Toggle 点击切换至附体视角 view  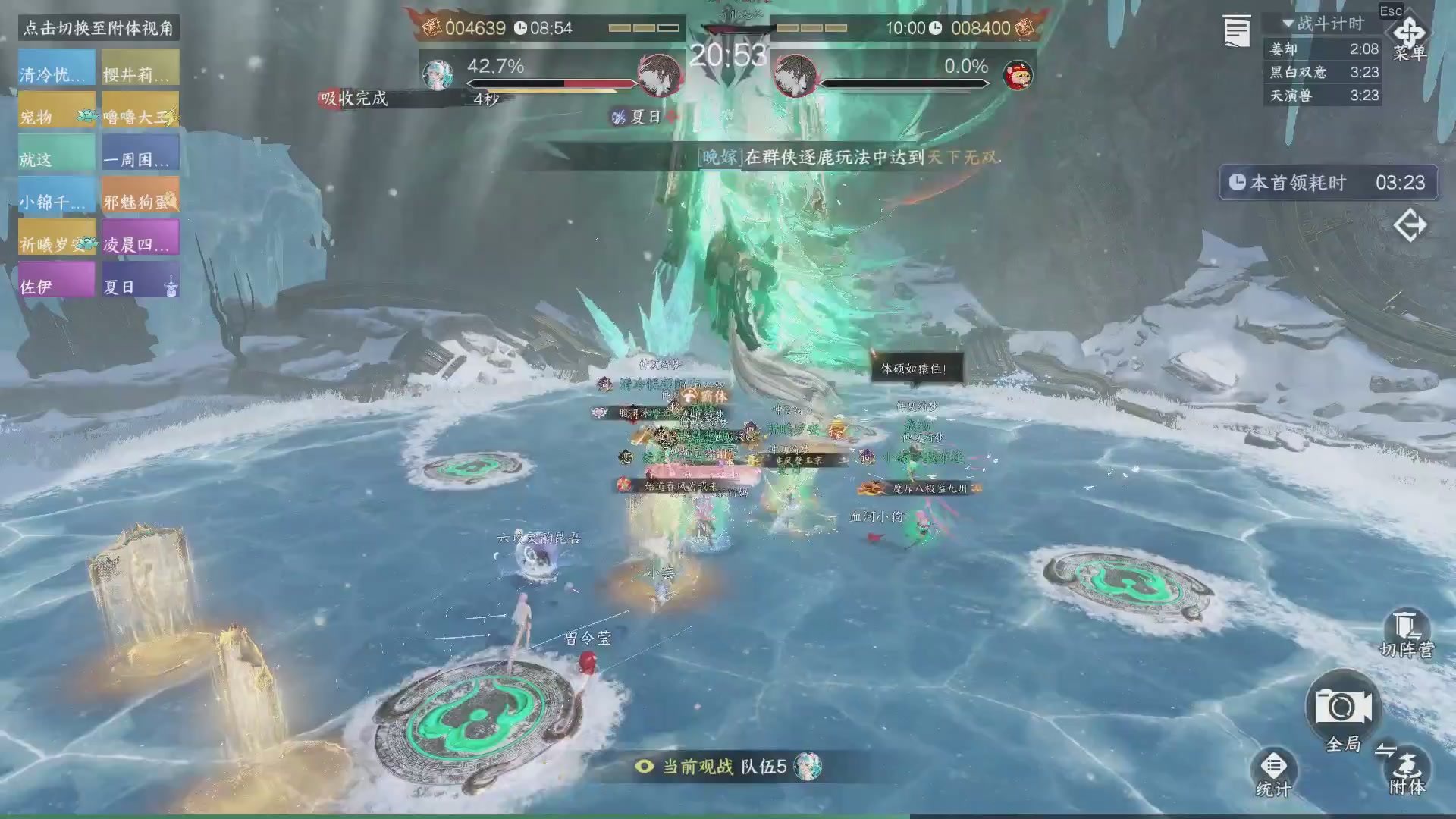pos(98,29)
